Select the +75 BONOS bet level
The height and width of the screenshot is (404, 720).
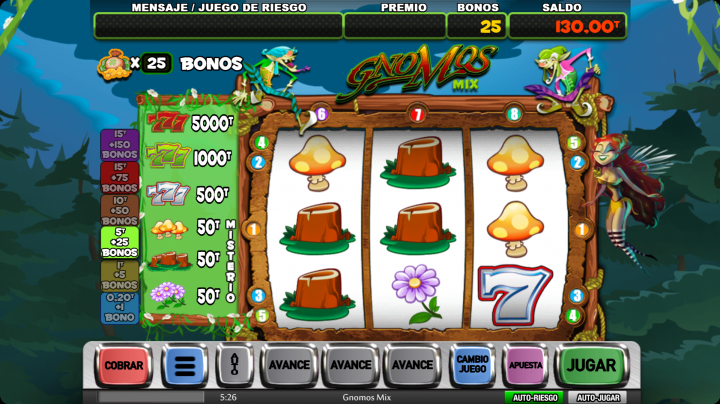coord(120,177)
